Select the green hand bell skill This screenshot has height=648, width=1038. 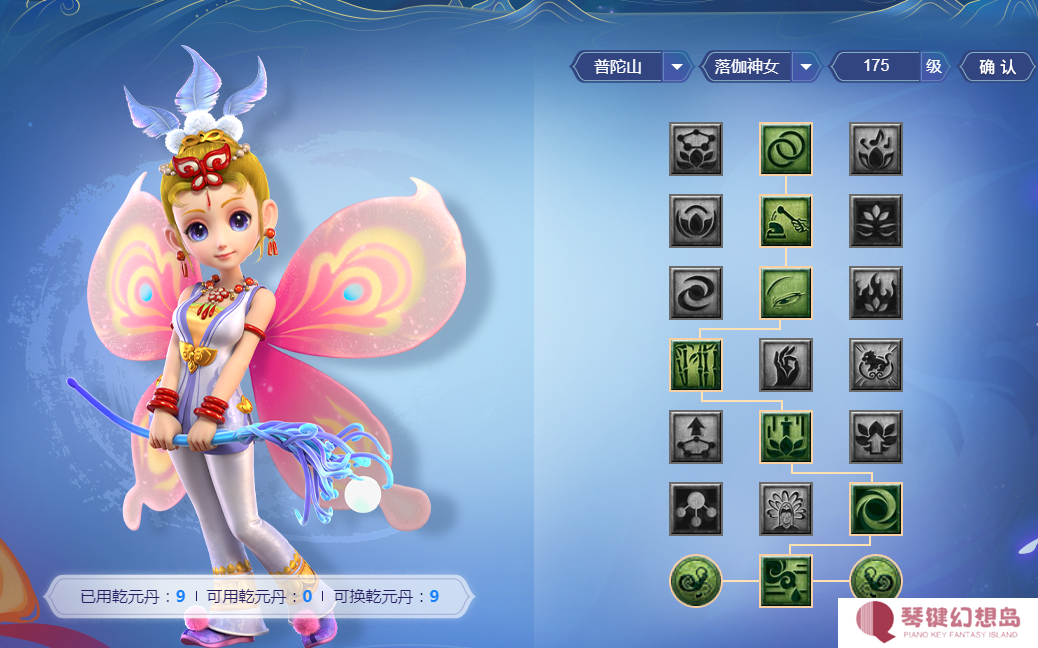(786, 221)
